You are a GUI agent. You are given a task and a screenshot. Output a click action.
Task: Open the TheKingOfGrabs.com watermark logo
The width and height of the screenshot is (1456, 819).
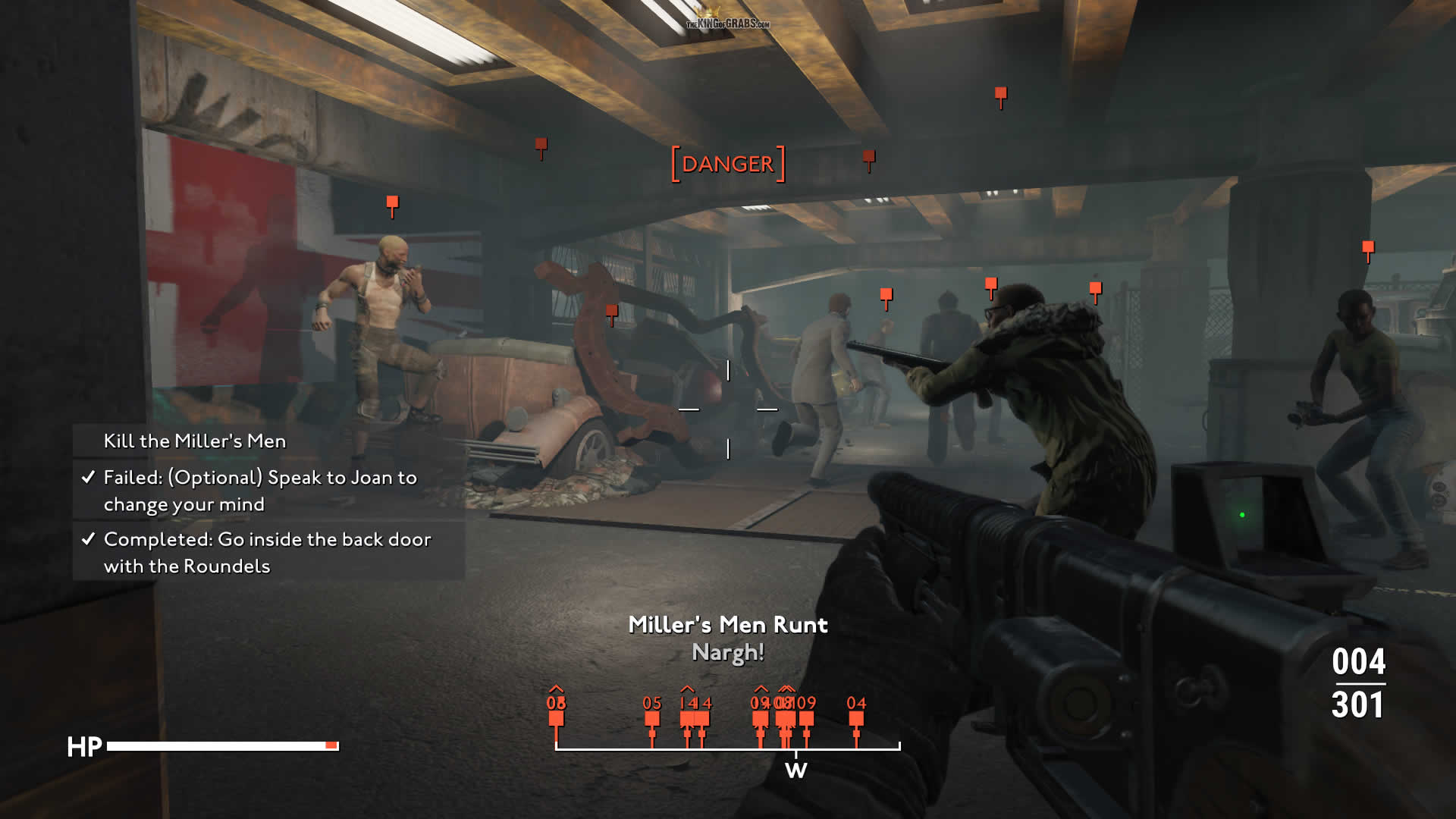[727, 20]
